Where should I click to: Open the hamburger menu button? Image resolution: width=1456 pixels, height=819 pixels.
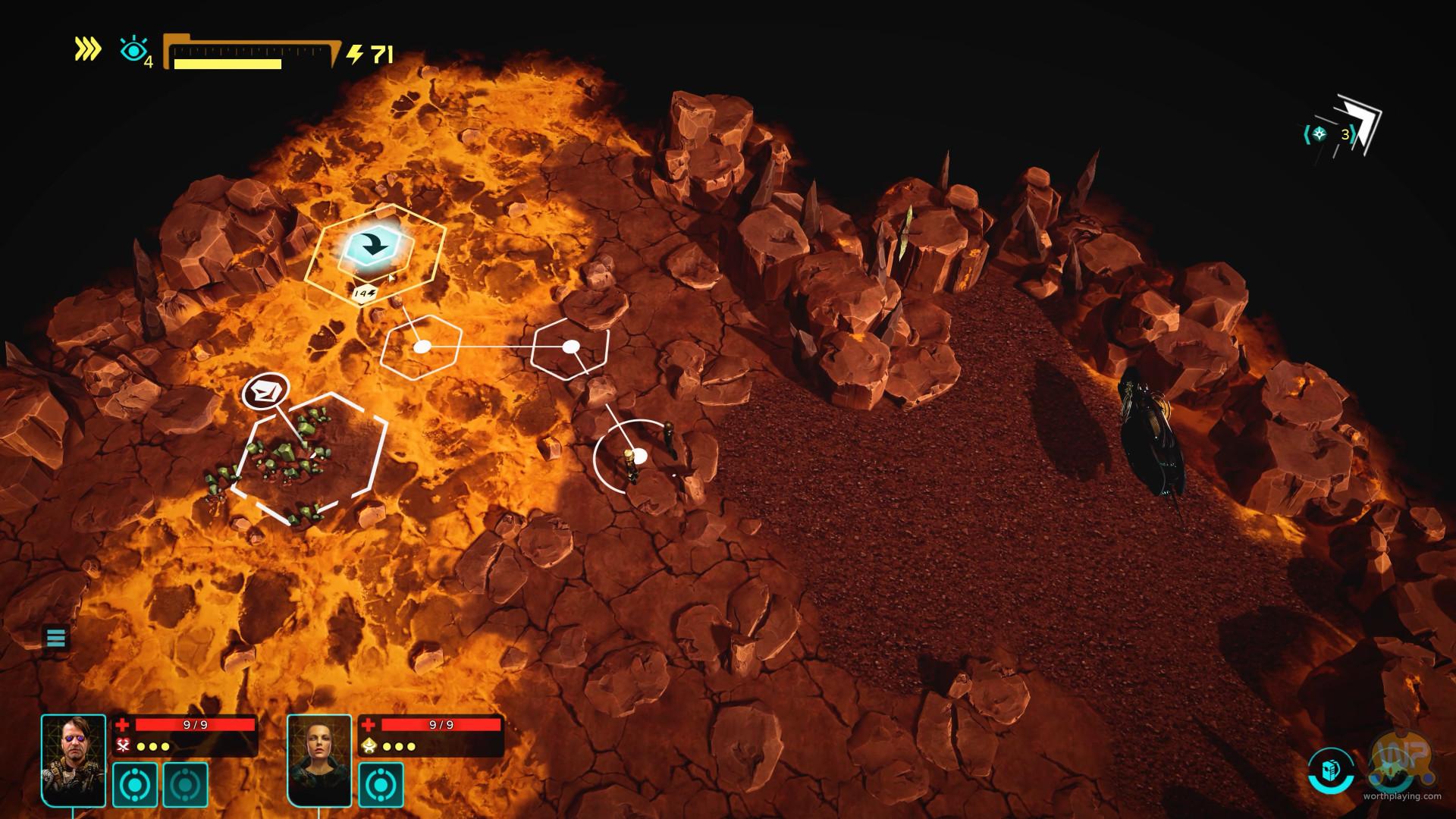56,638
